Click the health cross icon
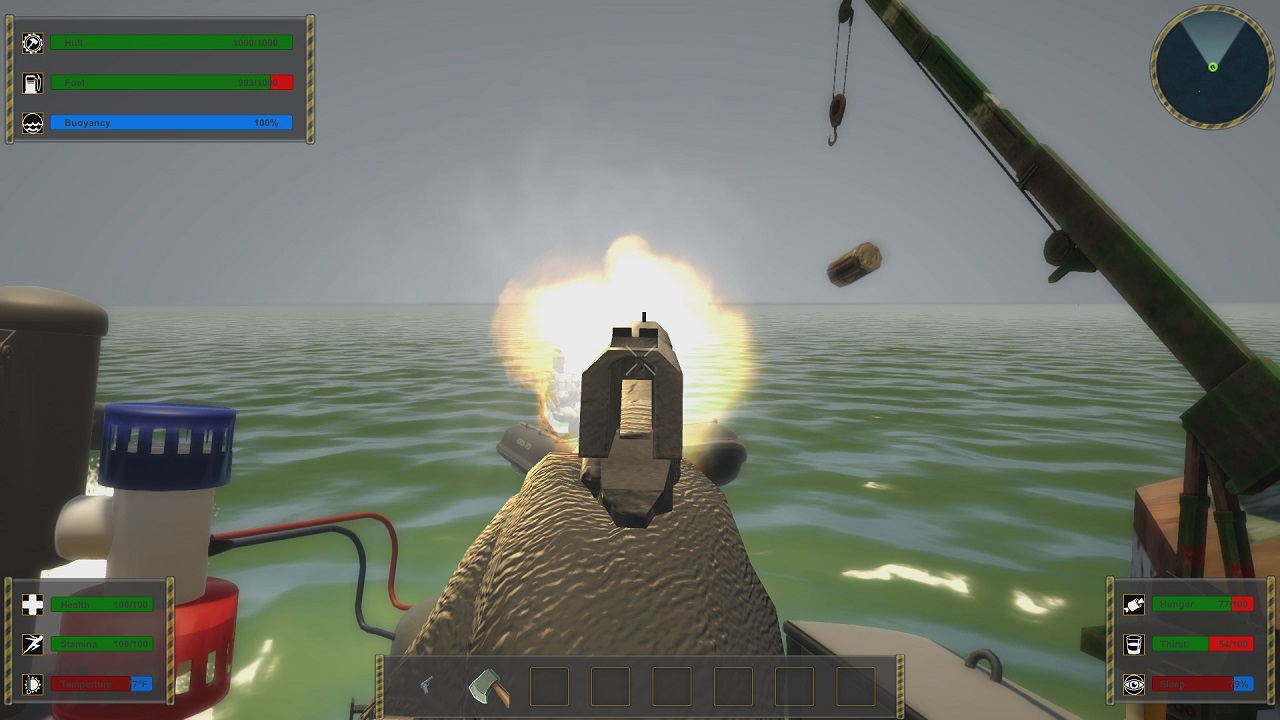Viewport: 1280px width, 720px height. (33, 605)
